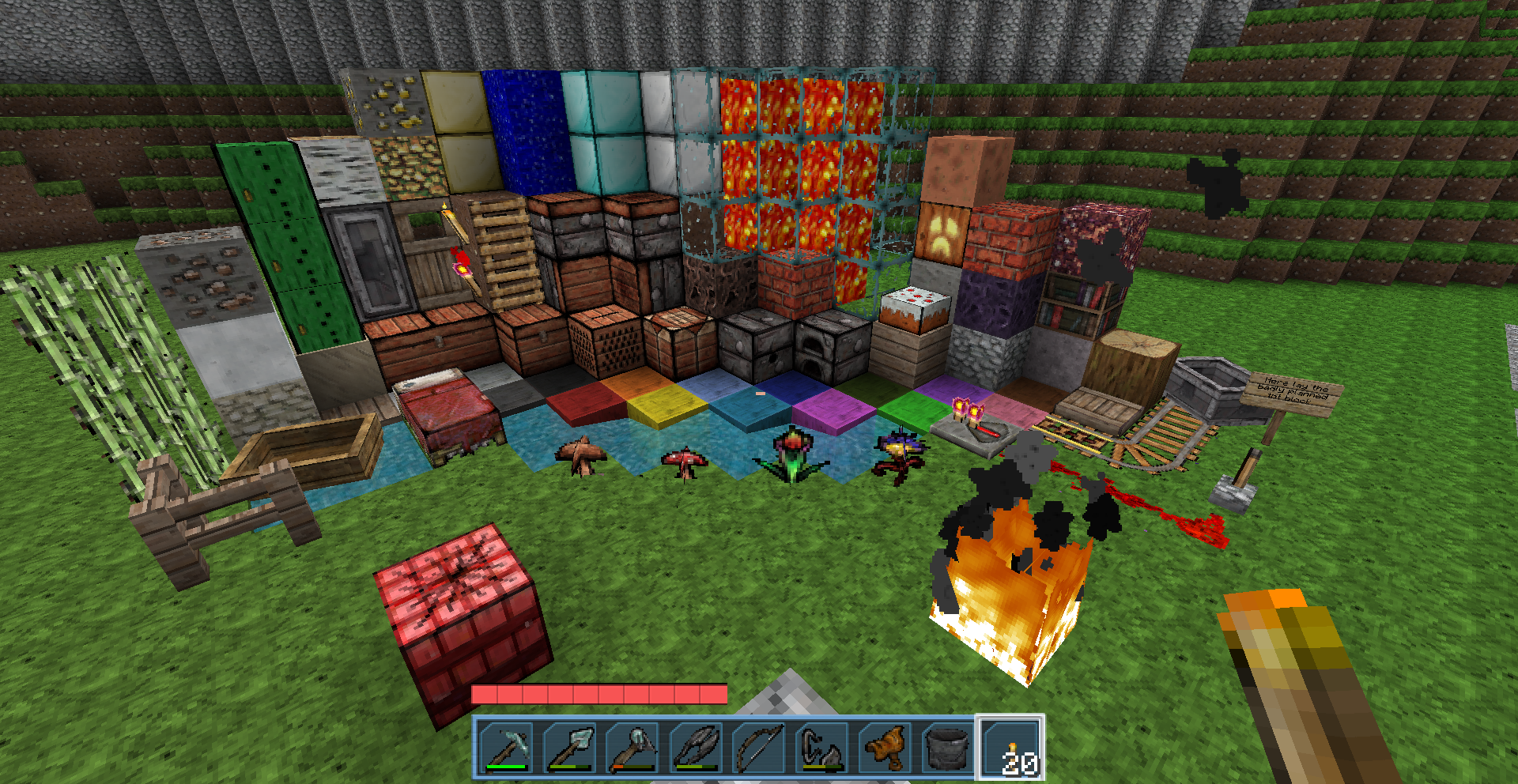The height and width of the screenshot is (784, 1518).
Task: Select the diamond pickaxe hotbar slot
Action: coord(507,747)
